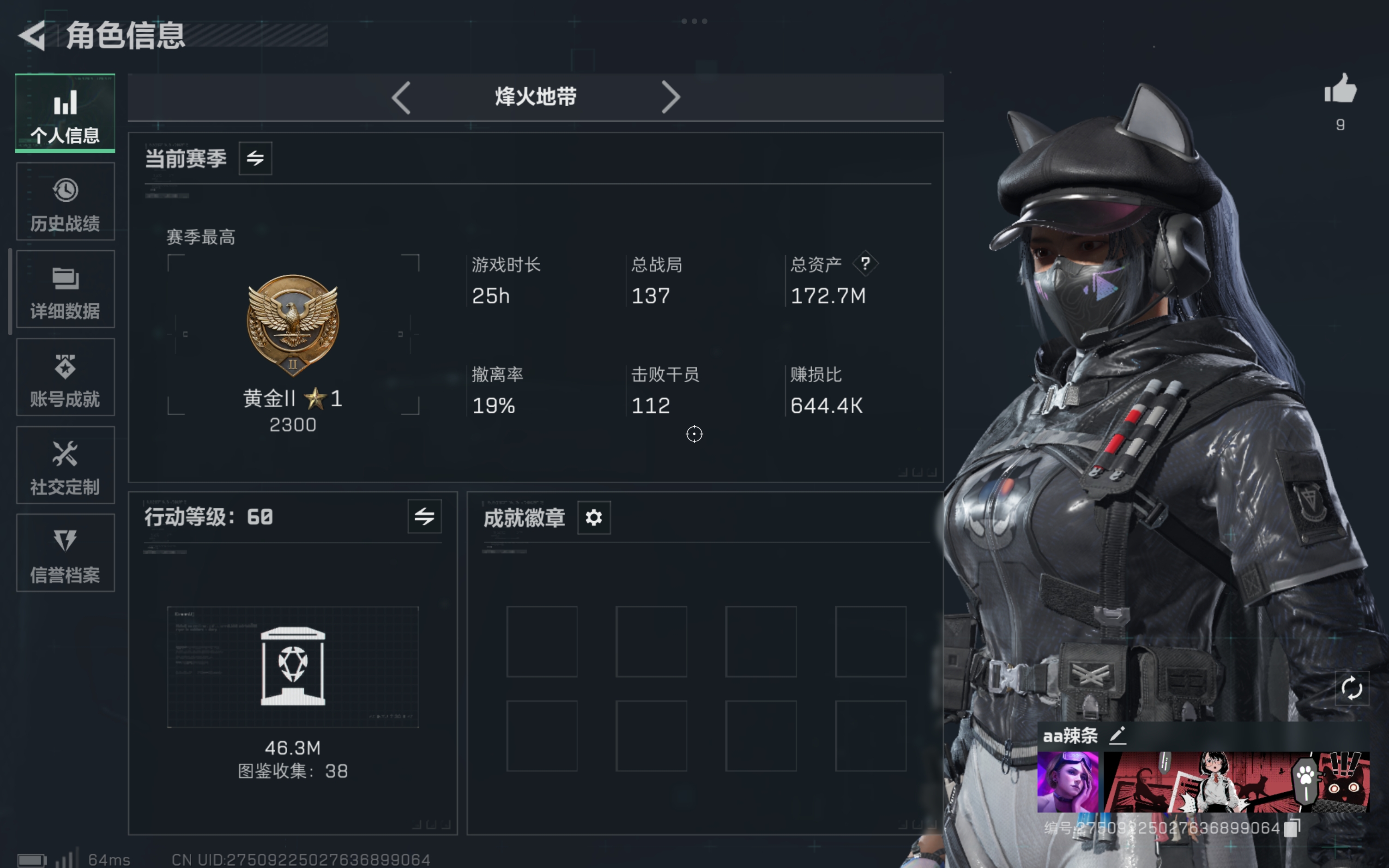Switch game mode via 烽火地带 label
1389x868 pixels.
point(536,97)
